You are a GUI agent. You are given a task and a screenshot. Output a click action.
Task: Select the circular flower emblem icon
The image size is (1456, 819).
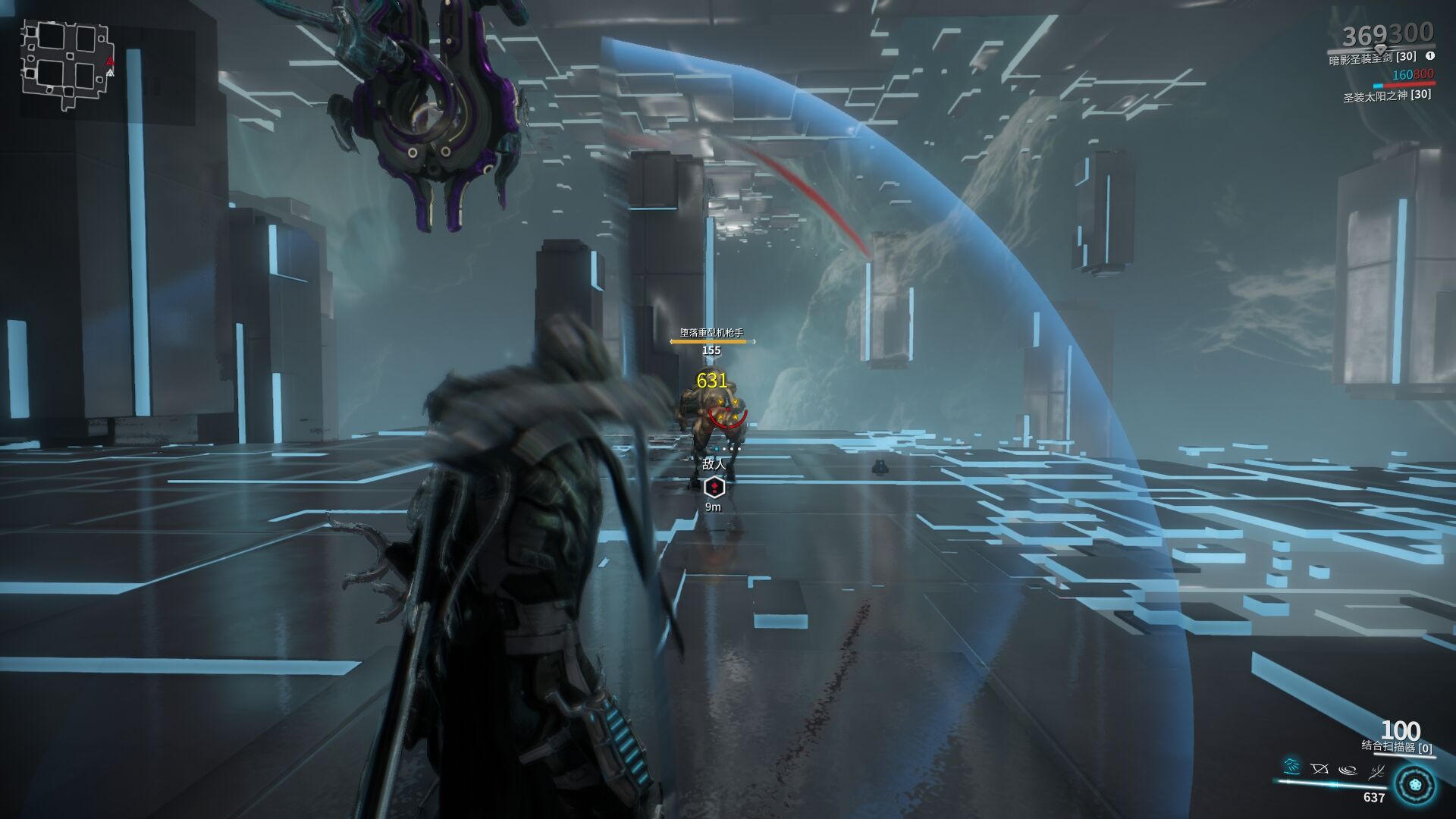[1415, 785]
